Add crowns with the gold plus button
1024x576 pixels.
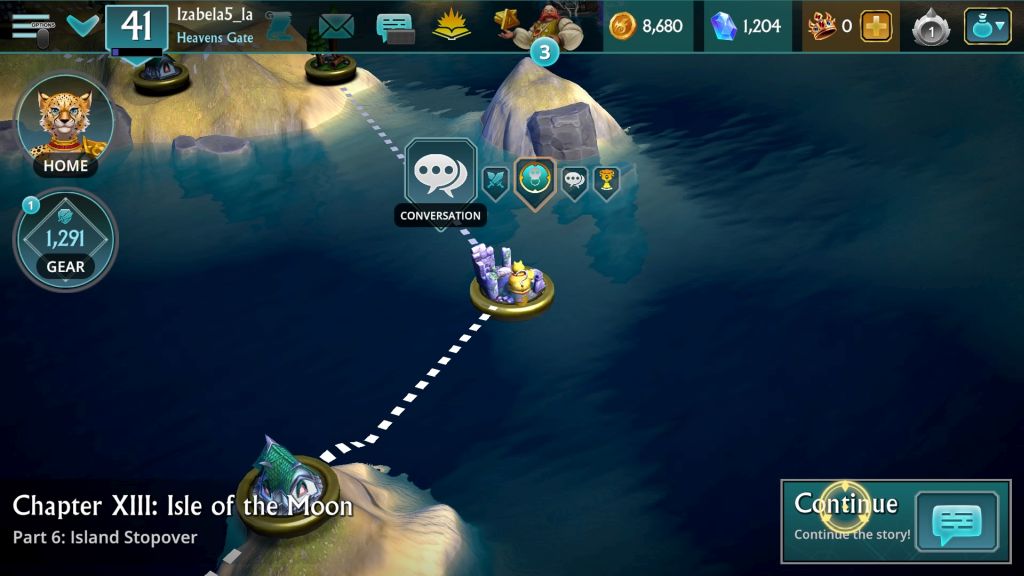click(876, 27)
